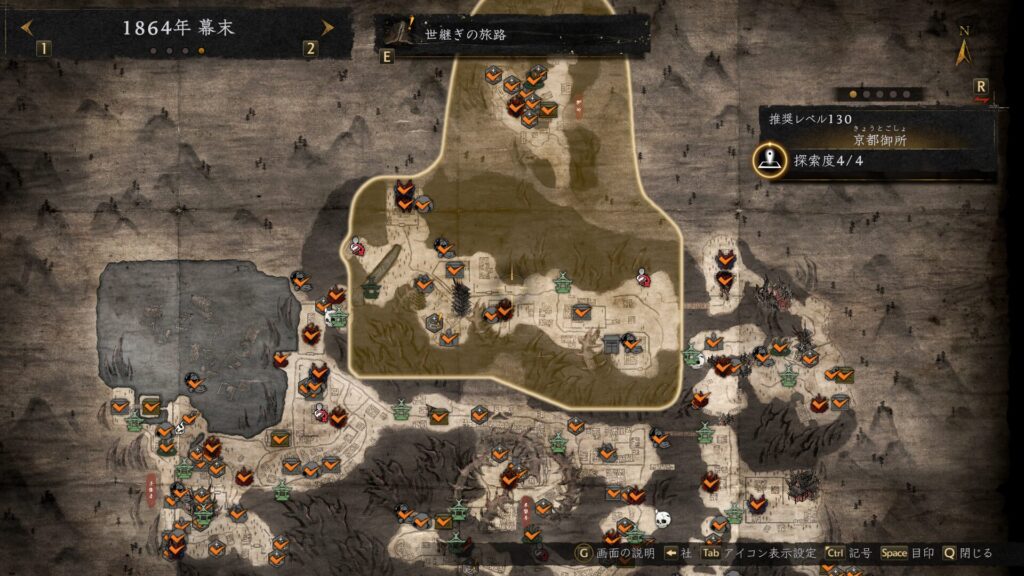Place a 目印 marker
The height and width of the screenshot is (576, 1024).
coord(913,553)
